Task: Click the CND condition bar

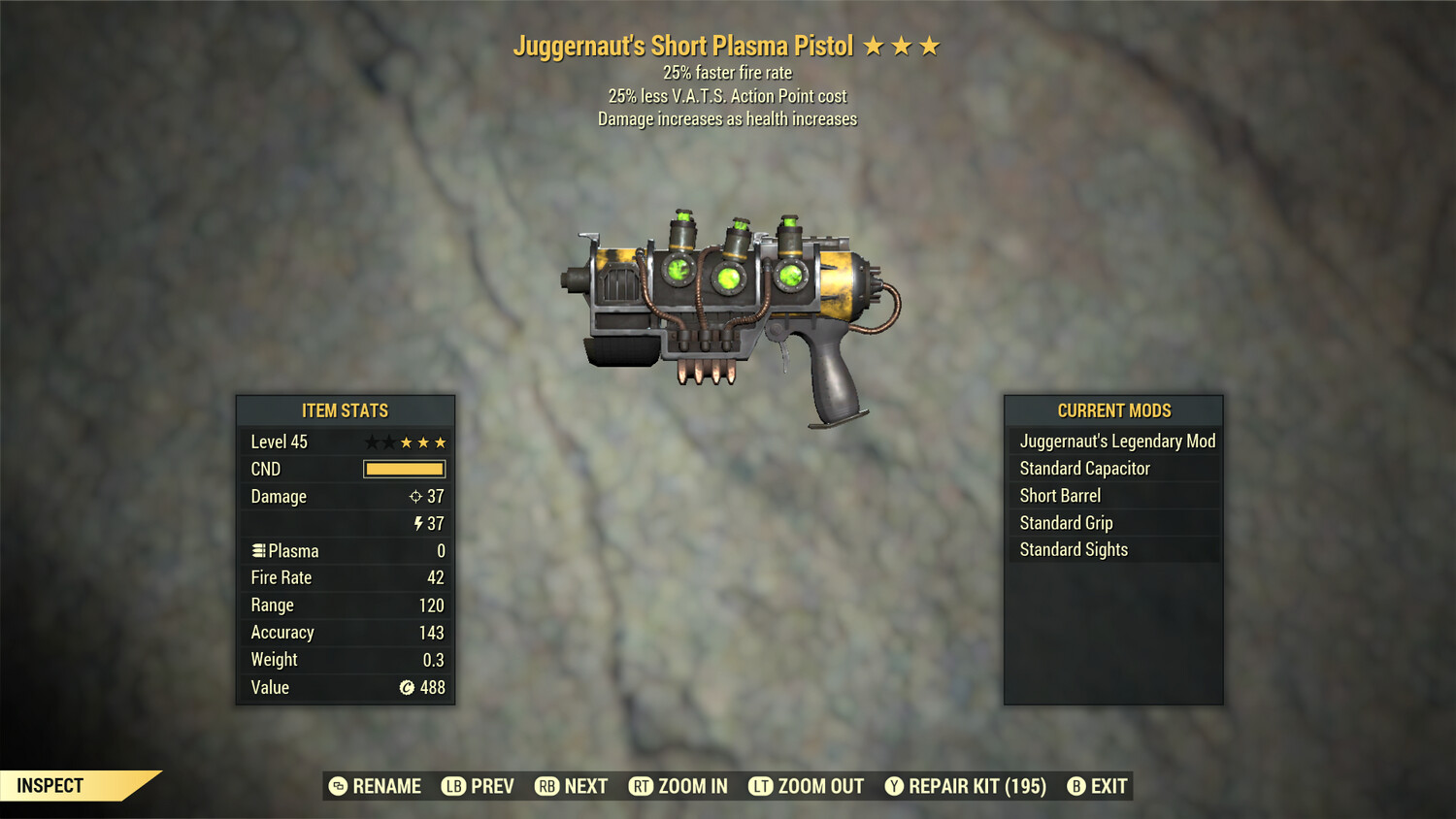Action: coord(404,469)
